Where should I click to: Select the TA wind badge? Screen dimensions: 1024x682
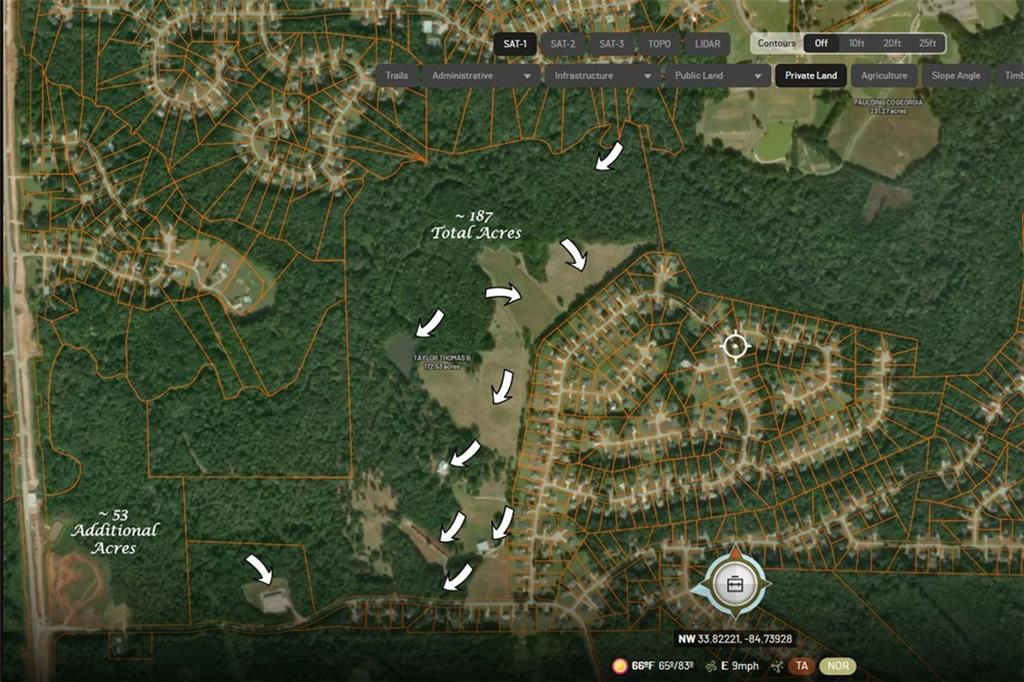tap(801, 666)
